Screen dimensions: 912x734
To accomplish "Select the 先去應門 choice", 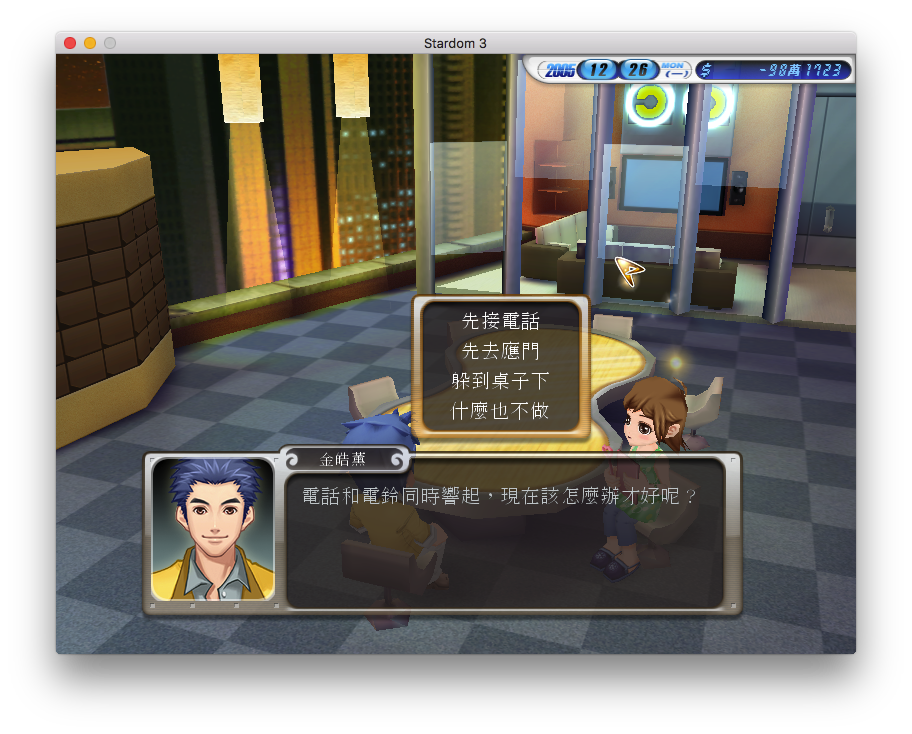I will pyautogui.click(x=500, y=351).
